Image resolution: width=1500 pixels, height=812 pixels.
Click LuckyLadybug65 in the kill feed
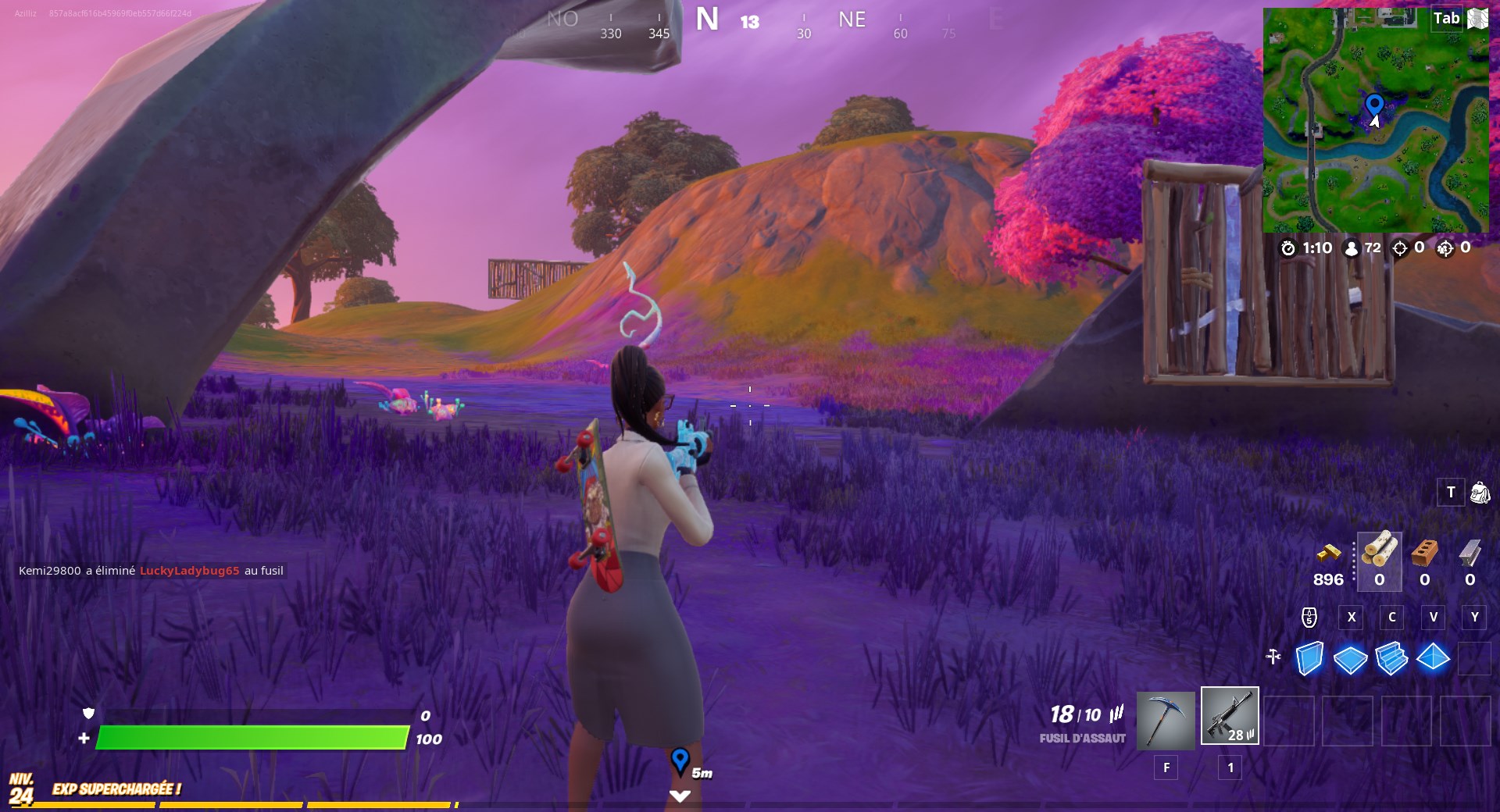pyautogui.click(x=190, y=571)
